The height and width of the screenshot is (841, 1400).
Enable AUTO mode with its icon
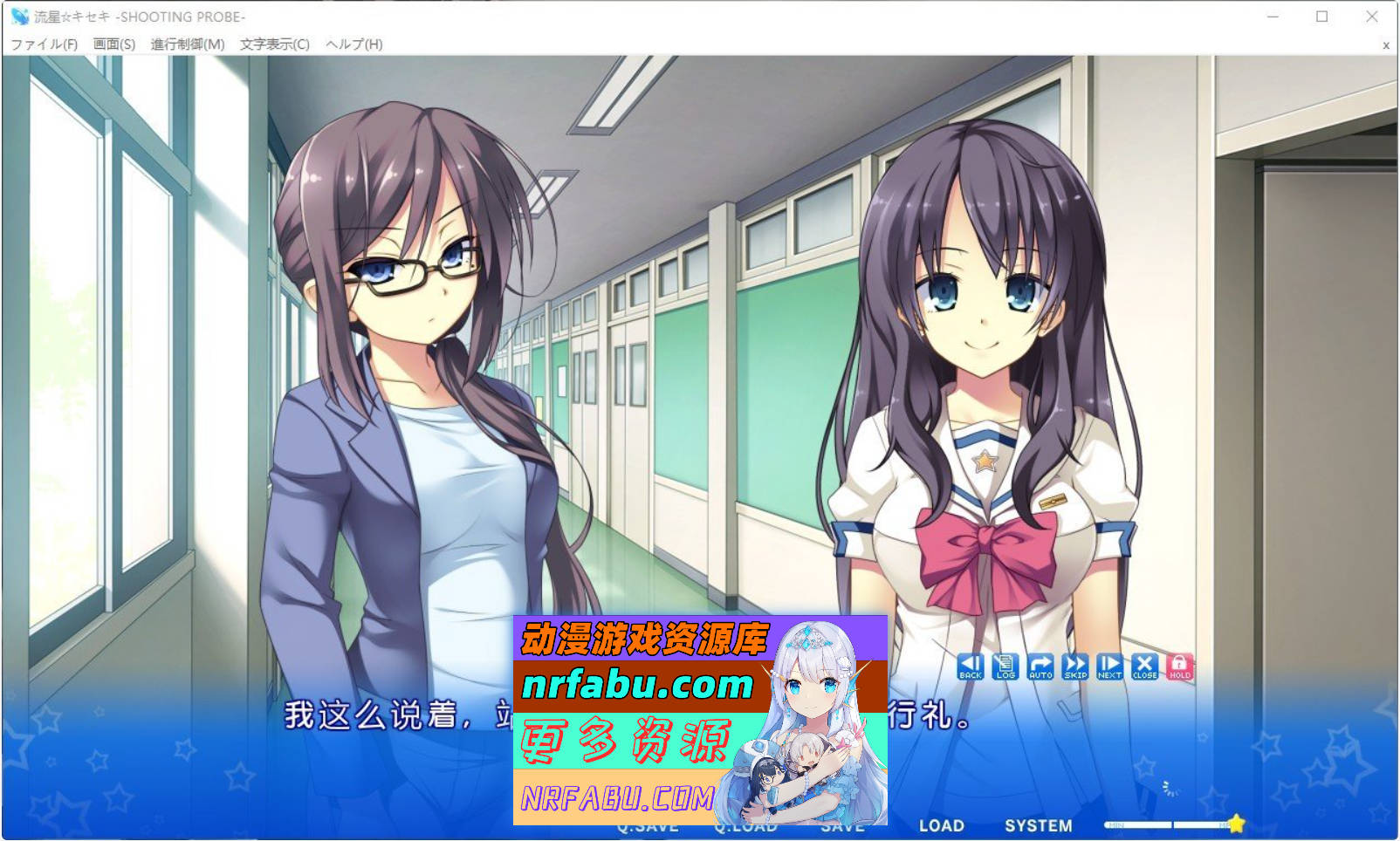(1039, 667)
